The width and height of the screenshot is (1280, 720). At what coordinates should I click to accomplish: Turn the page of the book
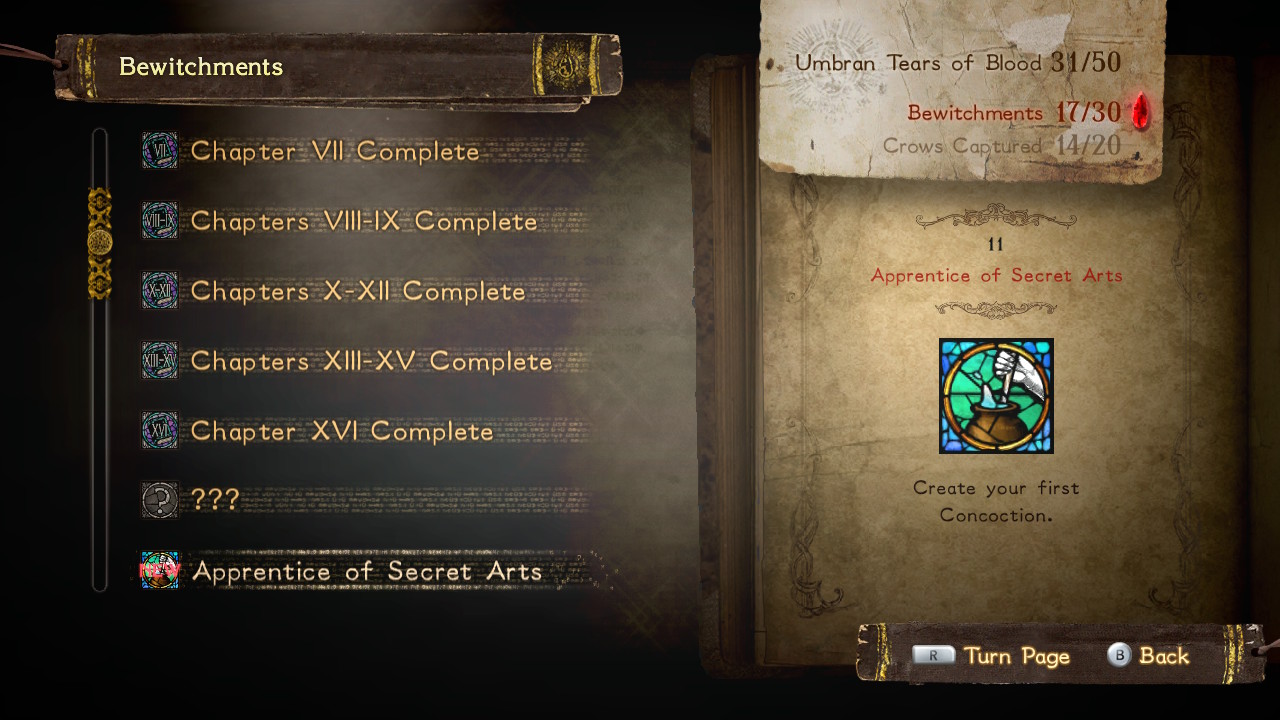[991, 656]
